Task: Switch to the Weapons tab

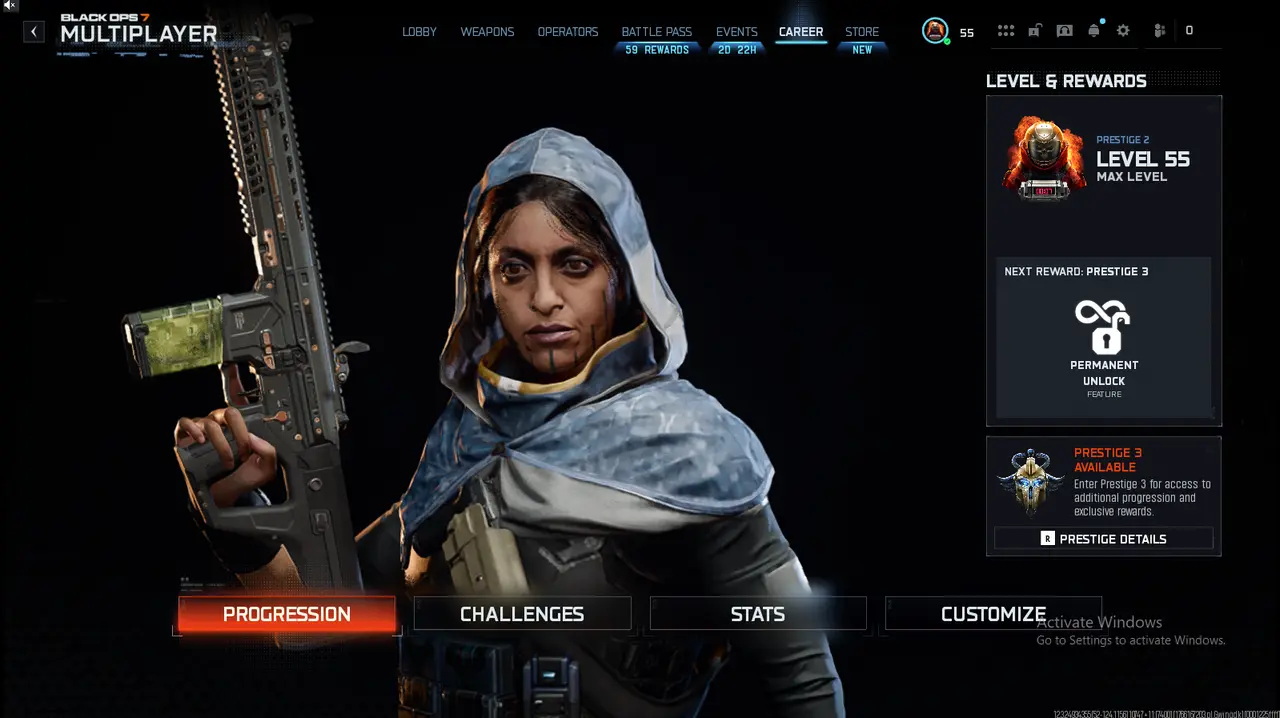Action: click(x=487, y=32)
